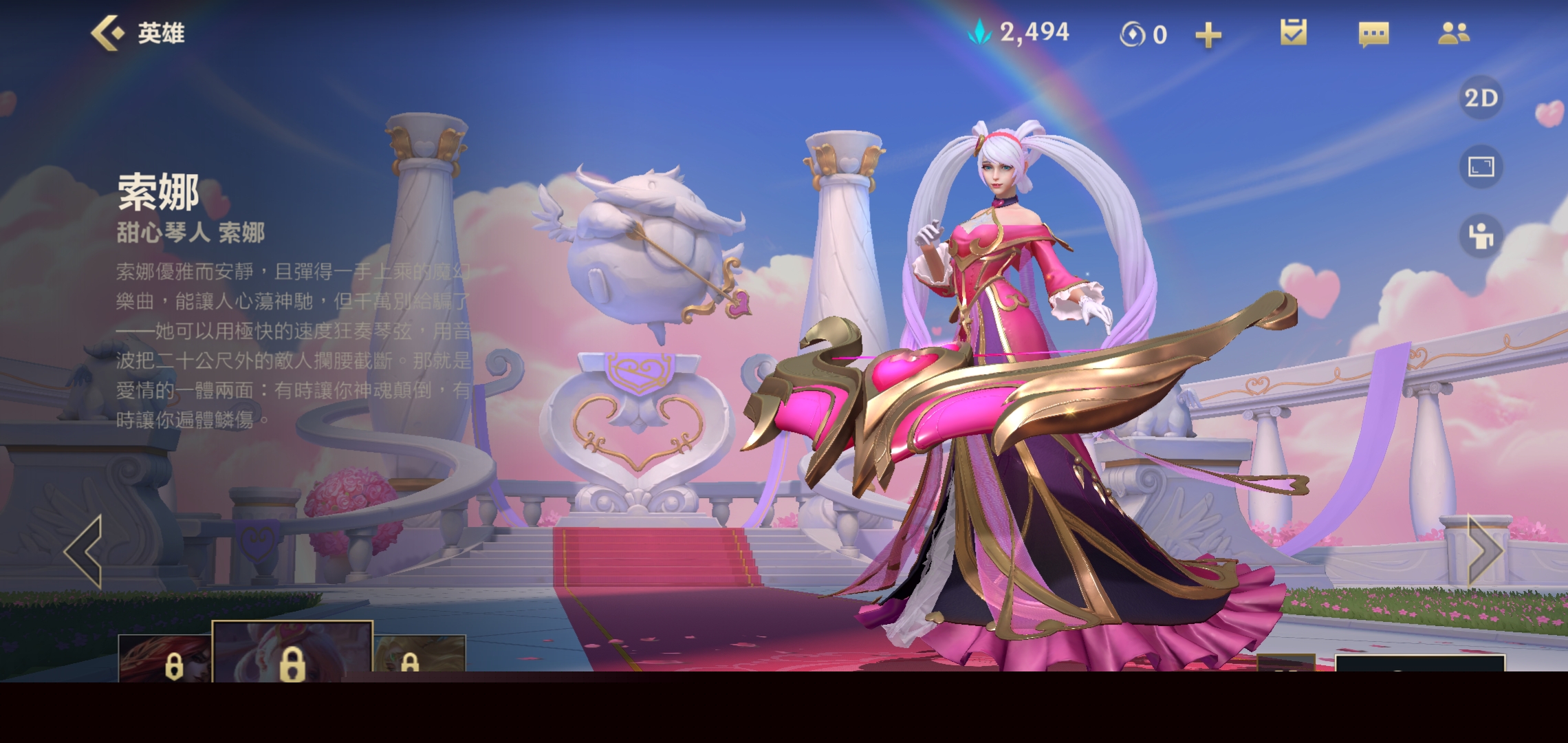Expand the skin view to fullscreen
1568x743 pixels.
pyautogui.click(x=1481, y=167)
